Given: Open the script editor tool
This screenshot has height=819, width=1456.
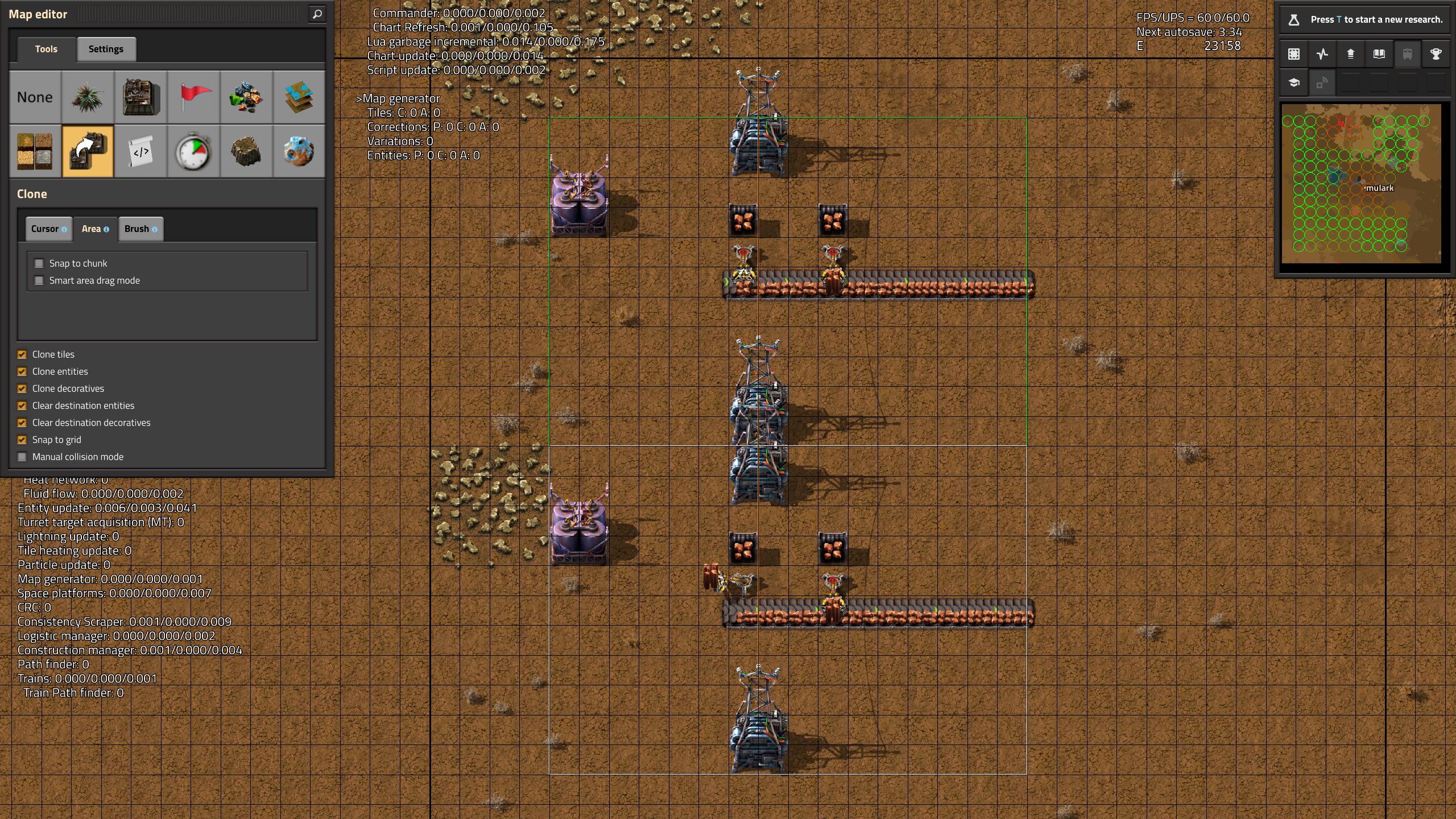Looking at the screenshot, I should tap(141, 151).
